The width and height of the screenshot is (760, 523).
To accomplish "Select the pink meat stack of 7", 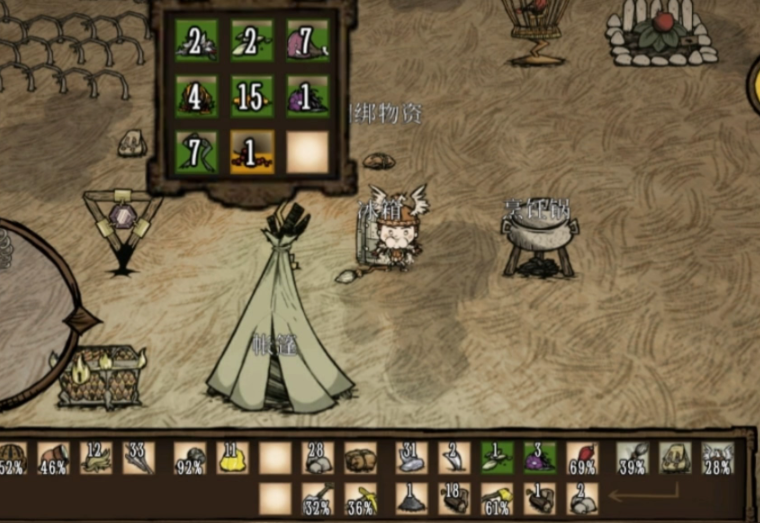I will pyautogui.click(x=307, y=39).
